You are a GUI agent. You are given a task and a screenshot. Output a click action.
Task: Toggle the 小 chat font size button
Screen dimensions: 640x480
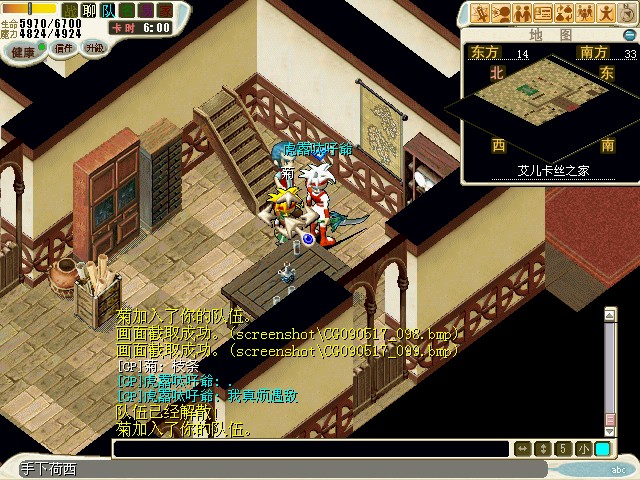(x=583, y=449)
